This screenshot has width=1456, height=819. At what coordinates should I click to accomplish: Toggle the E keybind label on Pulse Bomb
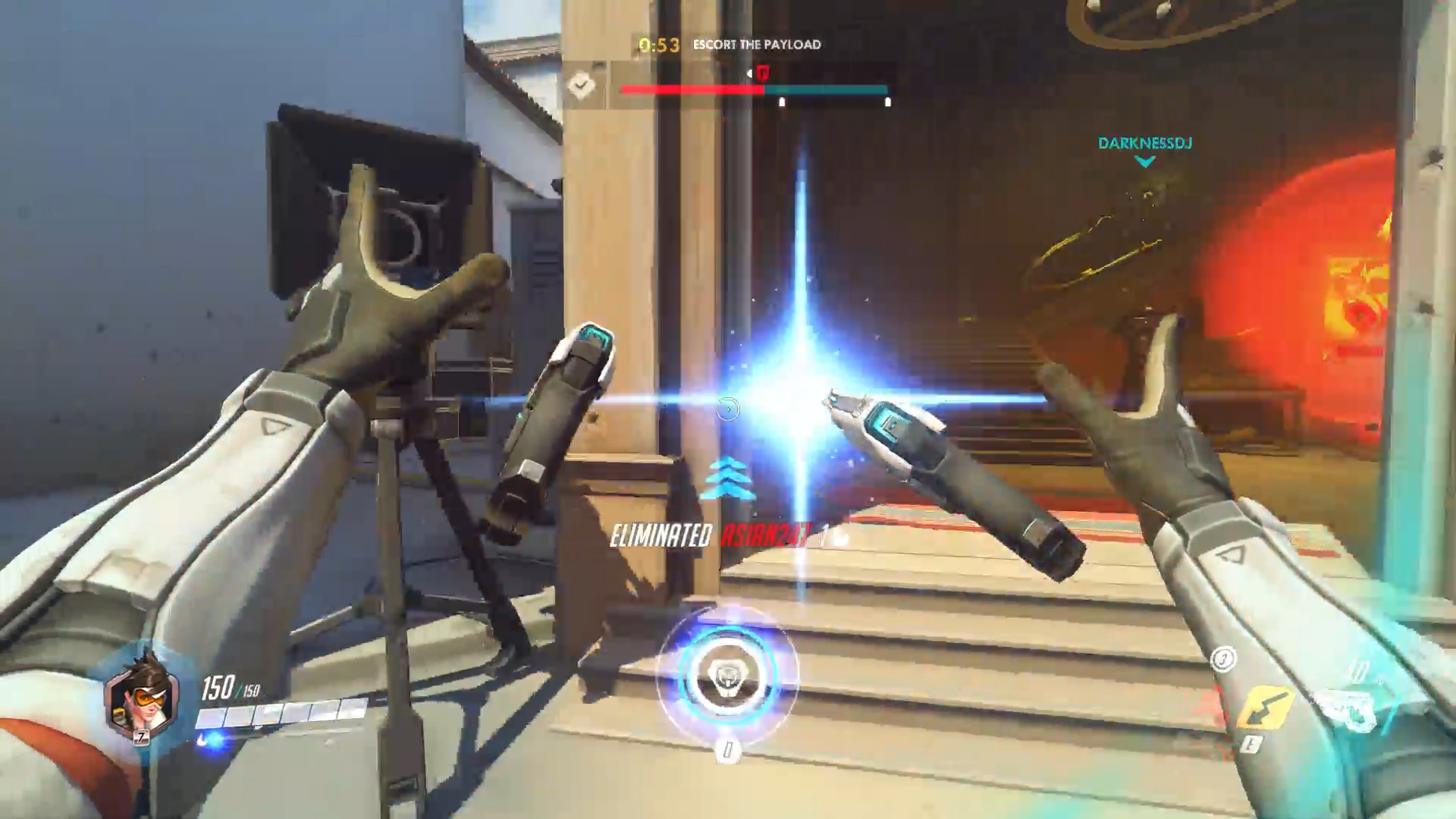[1252, 744]
